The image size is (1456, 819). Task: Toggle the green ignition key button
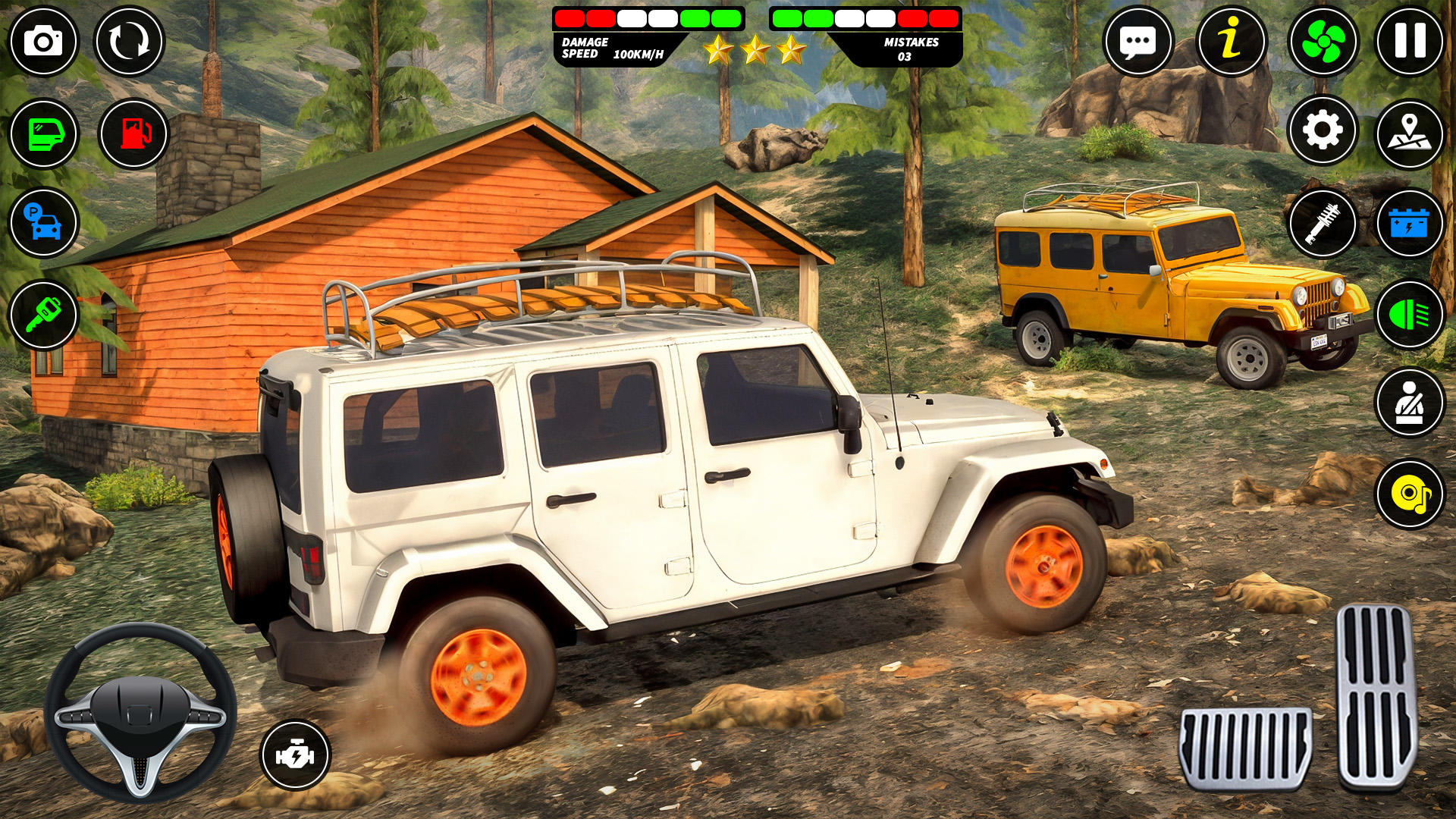tap(43, 315)
